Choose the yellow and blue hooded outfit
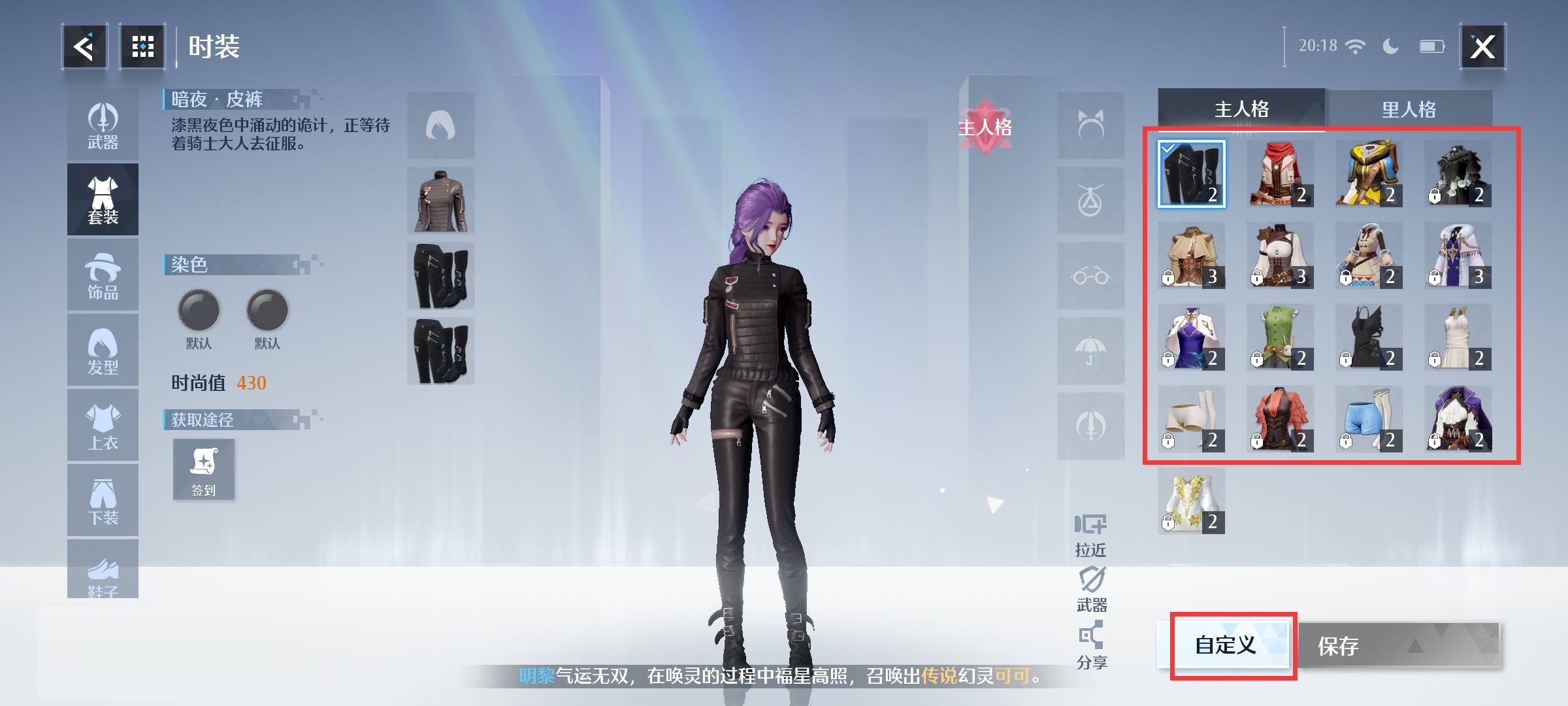This screenshot has width=1568, height=706. coord(1369,174)
